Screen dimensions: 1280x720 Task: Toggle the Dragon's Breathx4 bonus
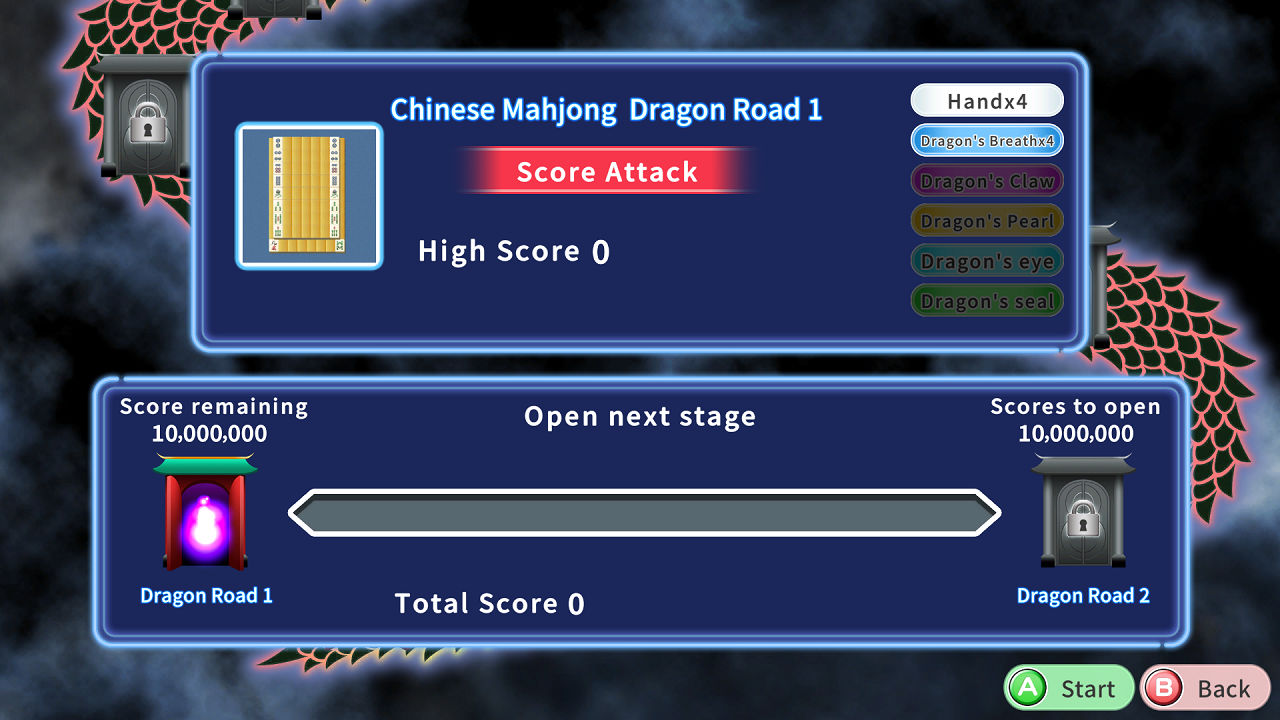(986, 140)
